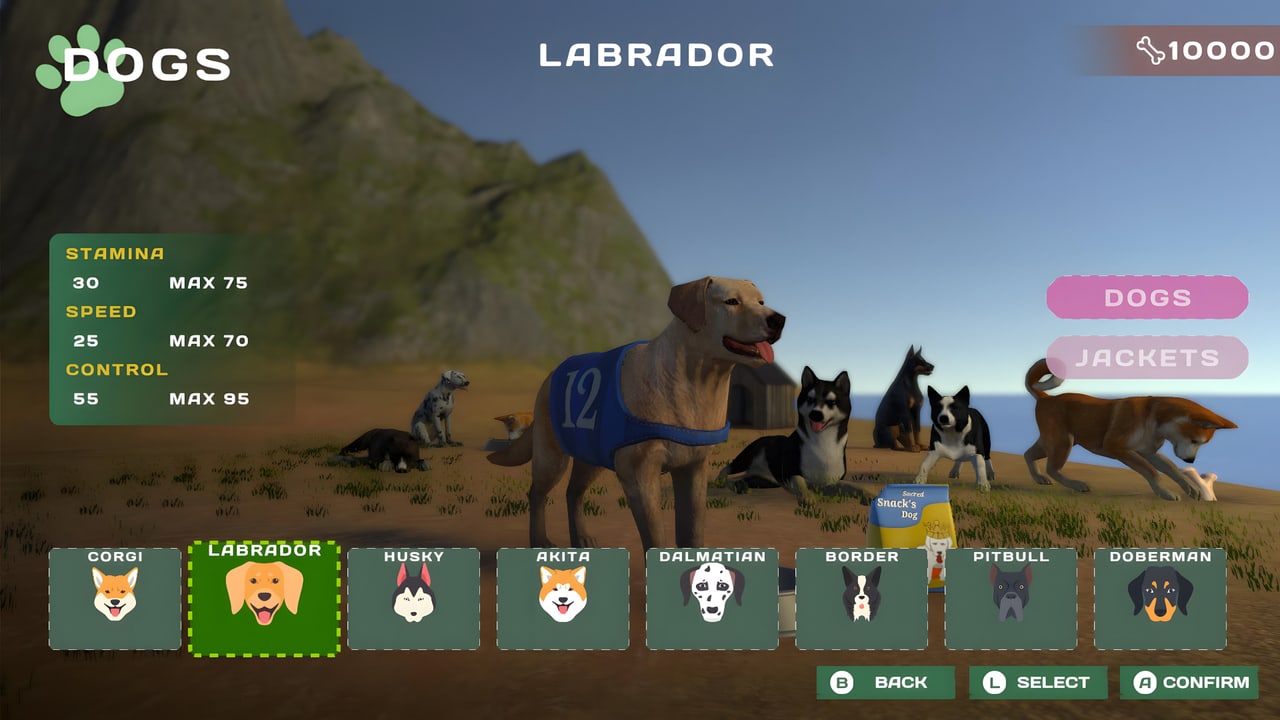Select the Akita dog icon
Viewport: 1280px width, 720px height.
click(563, 598)
